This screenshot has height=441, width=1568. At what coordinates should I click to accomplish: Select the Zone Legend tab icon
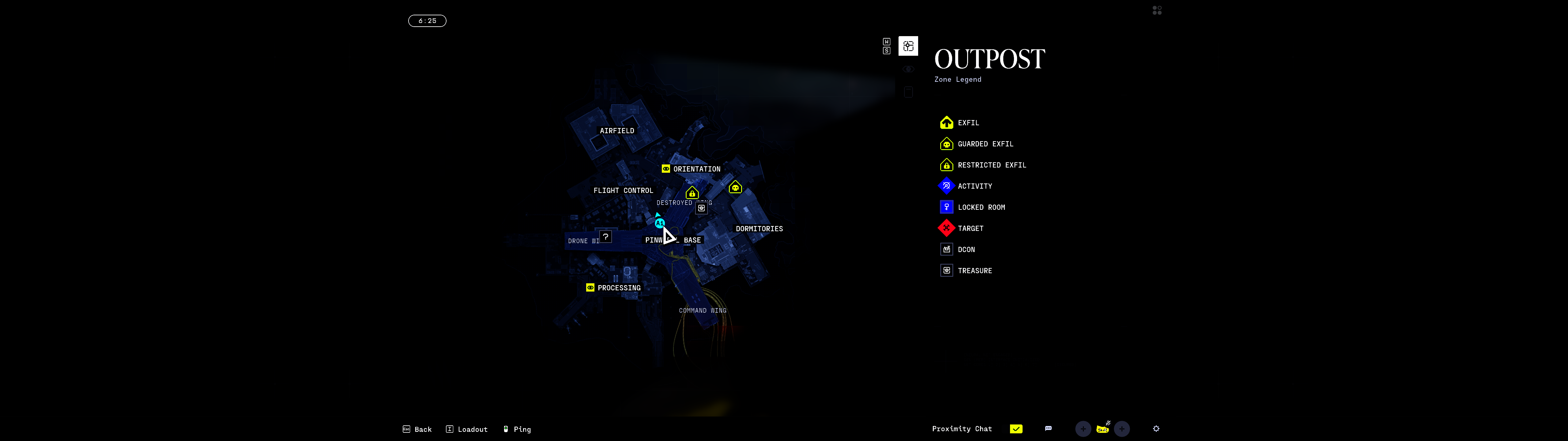tap(907, 46)
